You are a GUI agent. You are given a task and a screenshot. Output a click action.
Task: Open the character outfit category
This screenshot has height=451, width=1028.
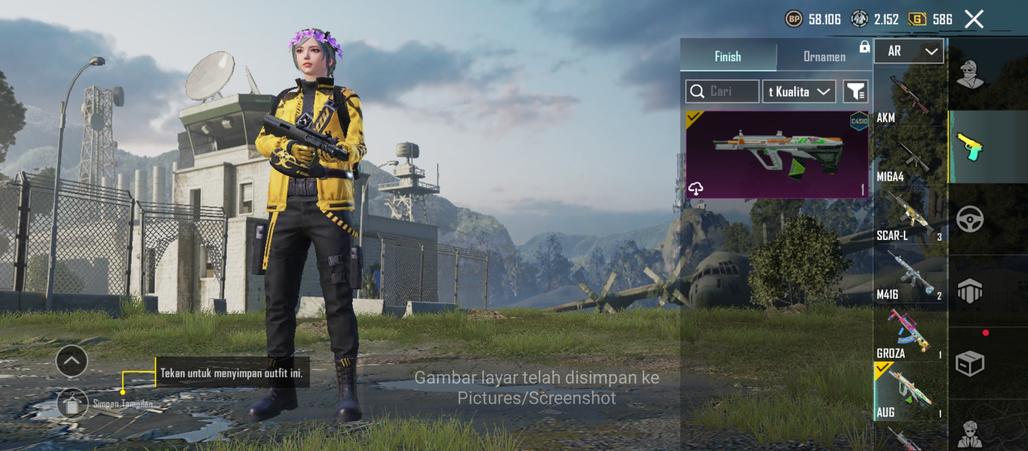(969, 74)
